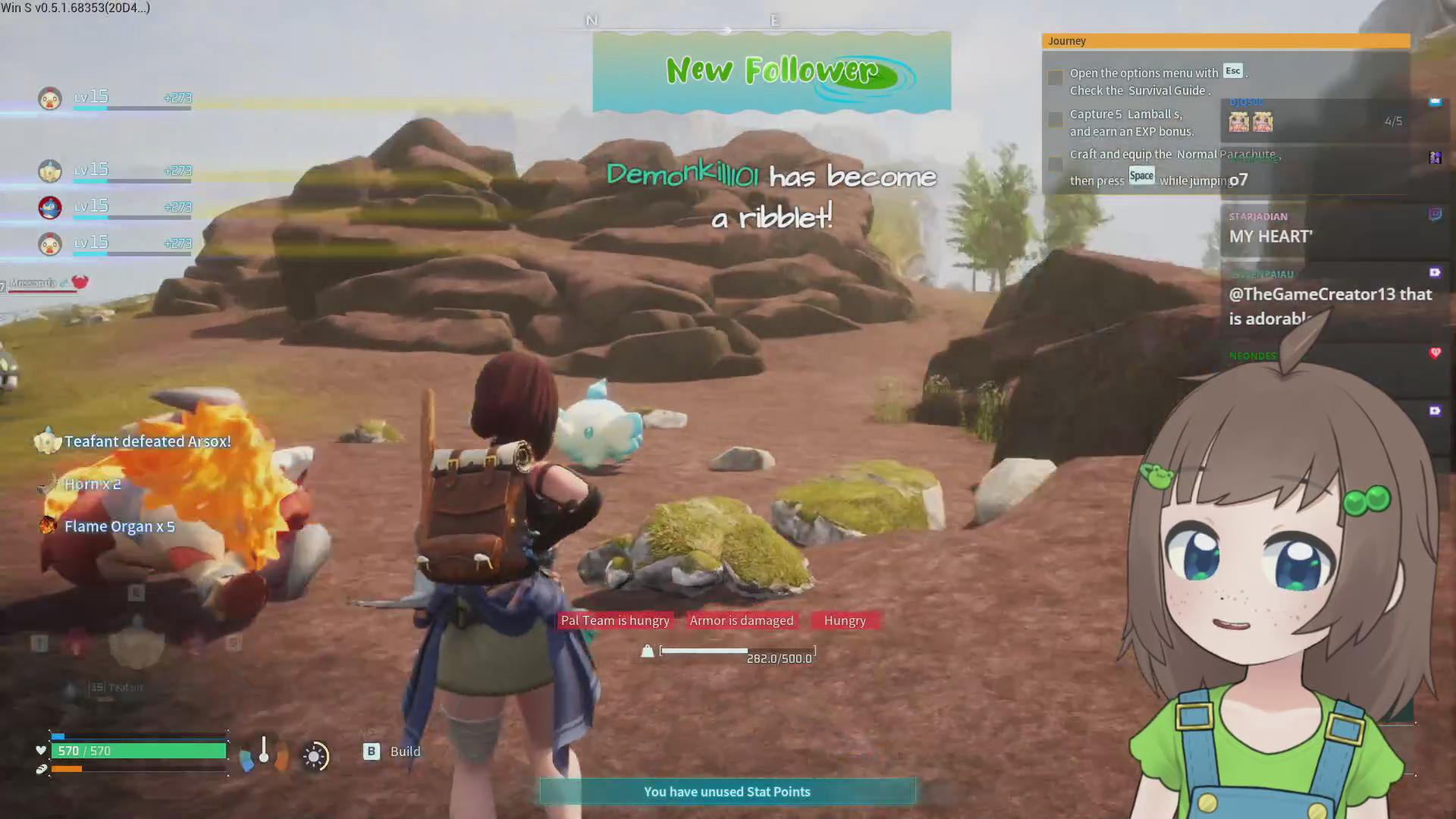Click the green 570/570 health bar
Image resolution: width=1456 pixels, height=819 pixels.
pyautogui.click(x=139, y=751)
